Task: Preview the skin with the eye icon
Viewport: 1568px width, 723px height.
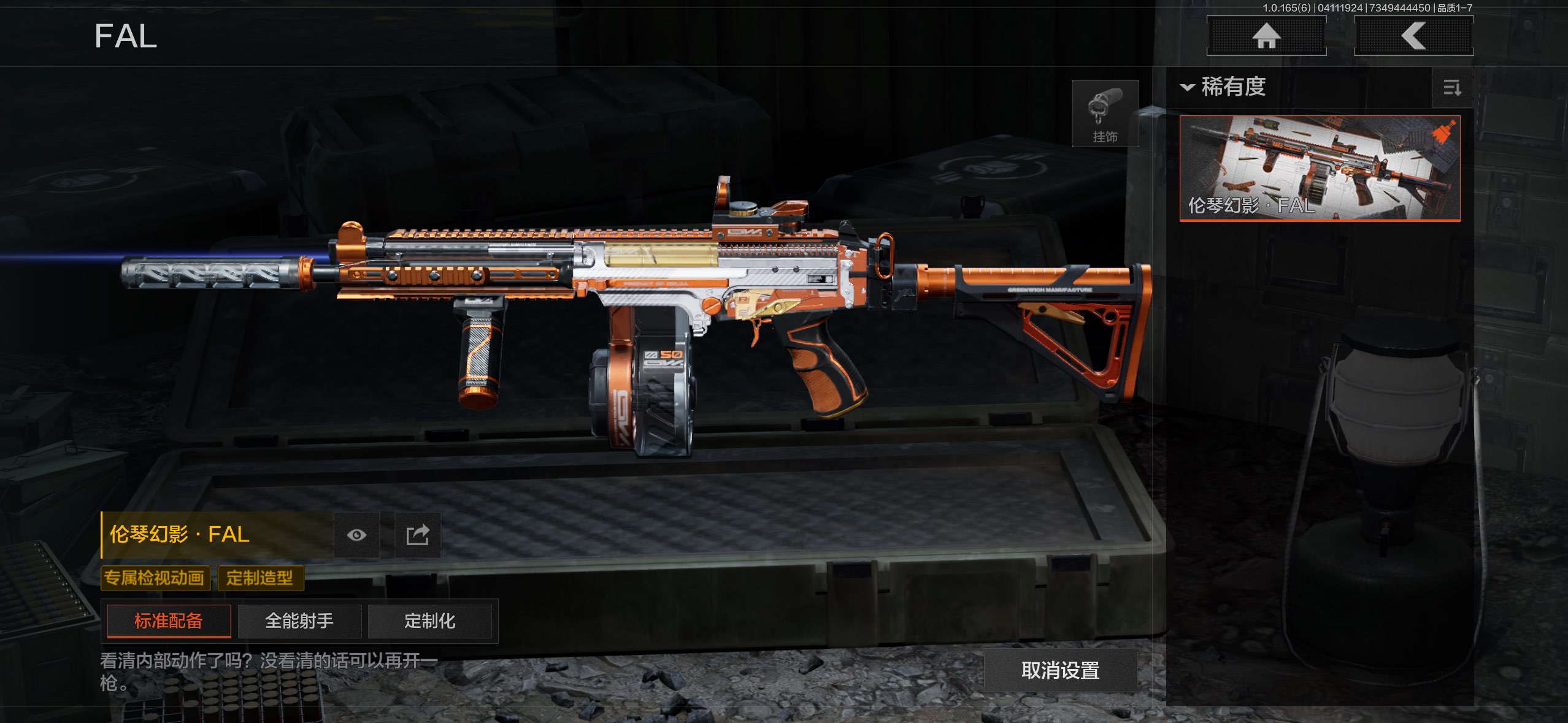Action: [356, 535]
